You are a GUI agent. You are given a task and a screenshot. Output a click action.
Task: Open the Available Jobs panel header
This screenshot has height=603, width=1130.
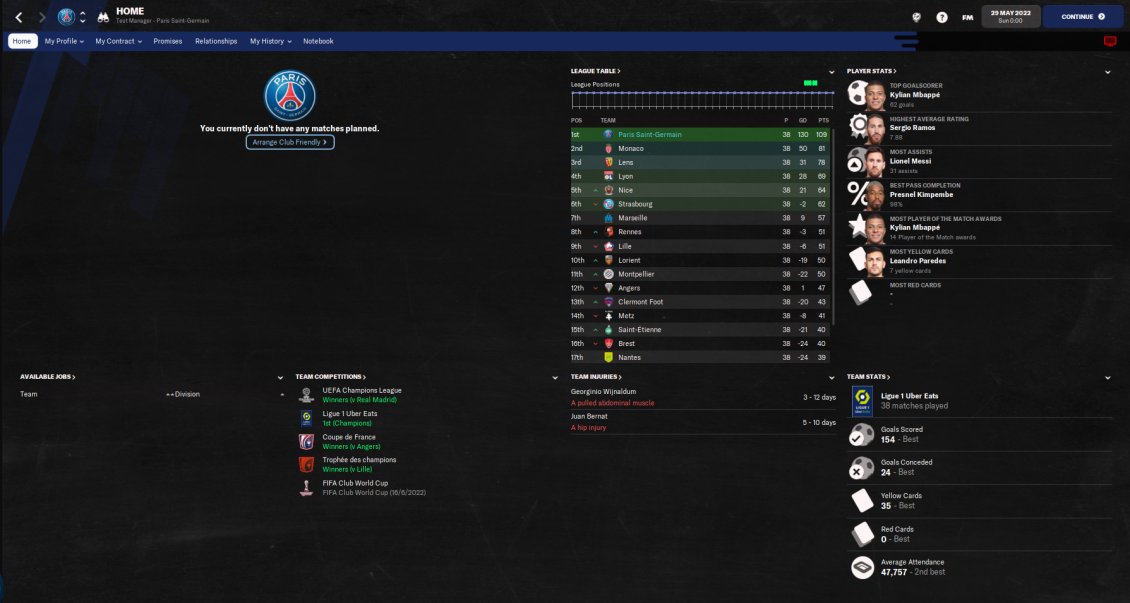[x=47, y=377]
